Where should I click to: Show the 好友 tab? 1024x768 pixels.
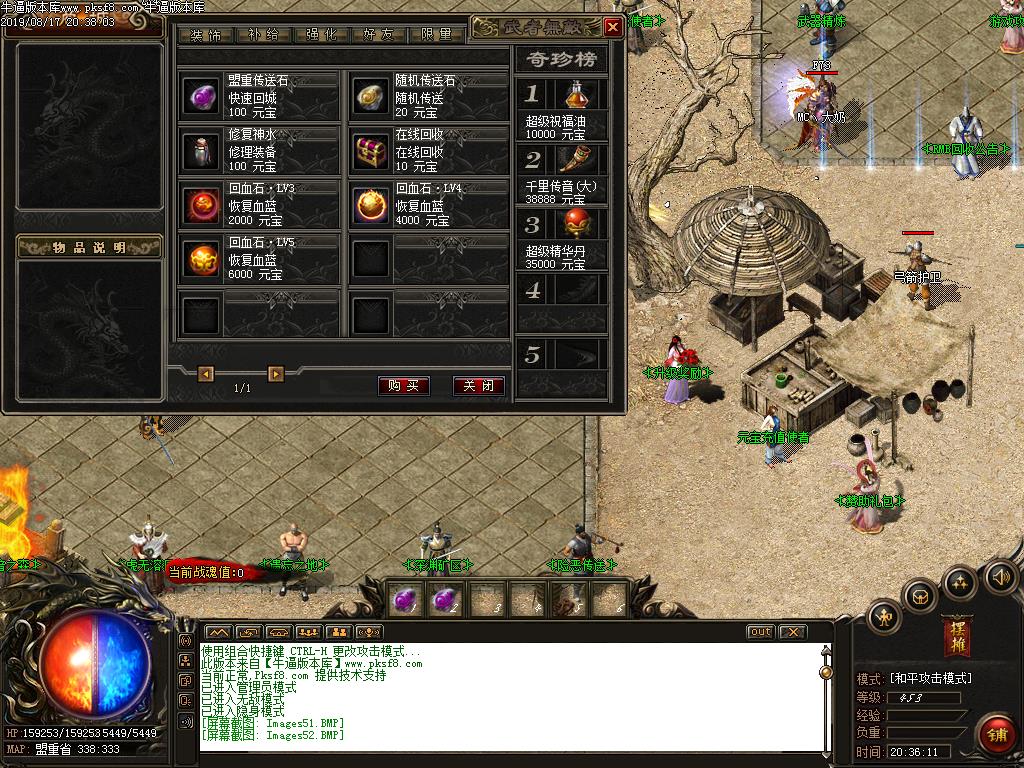pos(380,35)
